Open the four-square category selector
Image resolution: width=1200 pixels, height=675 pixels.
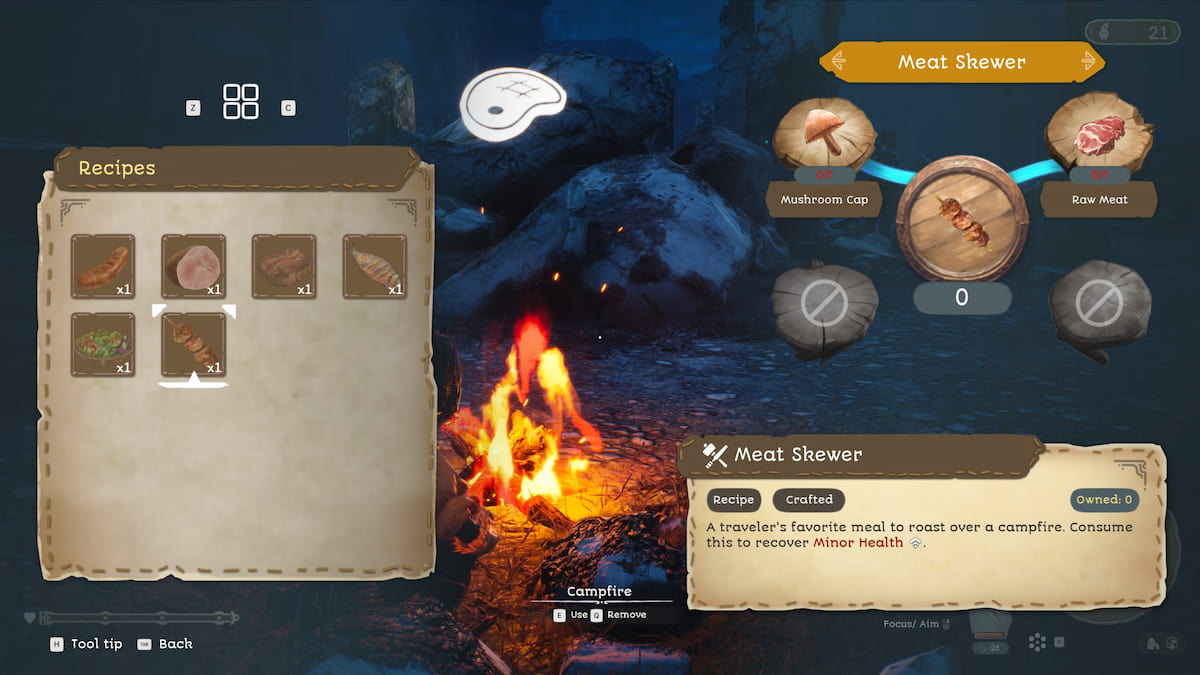241,102
